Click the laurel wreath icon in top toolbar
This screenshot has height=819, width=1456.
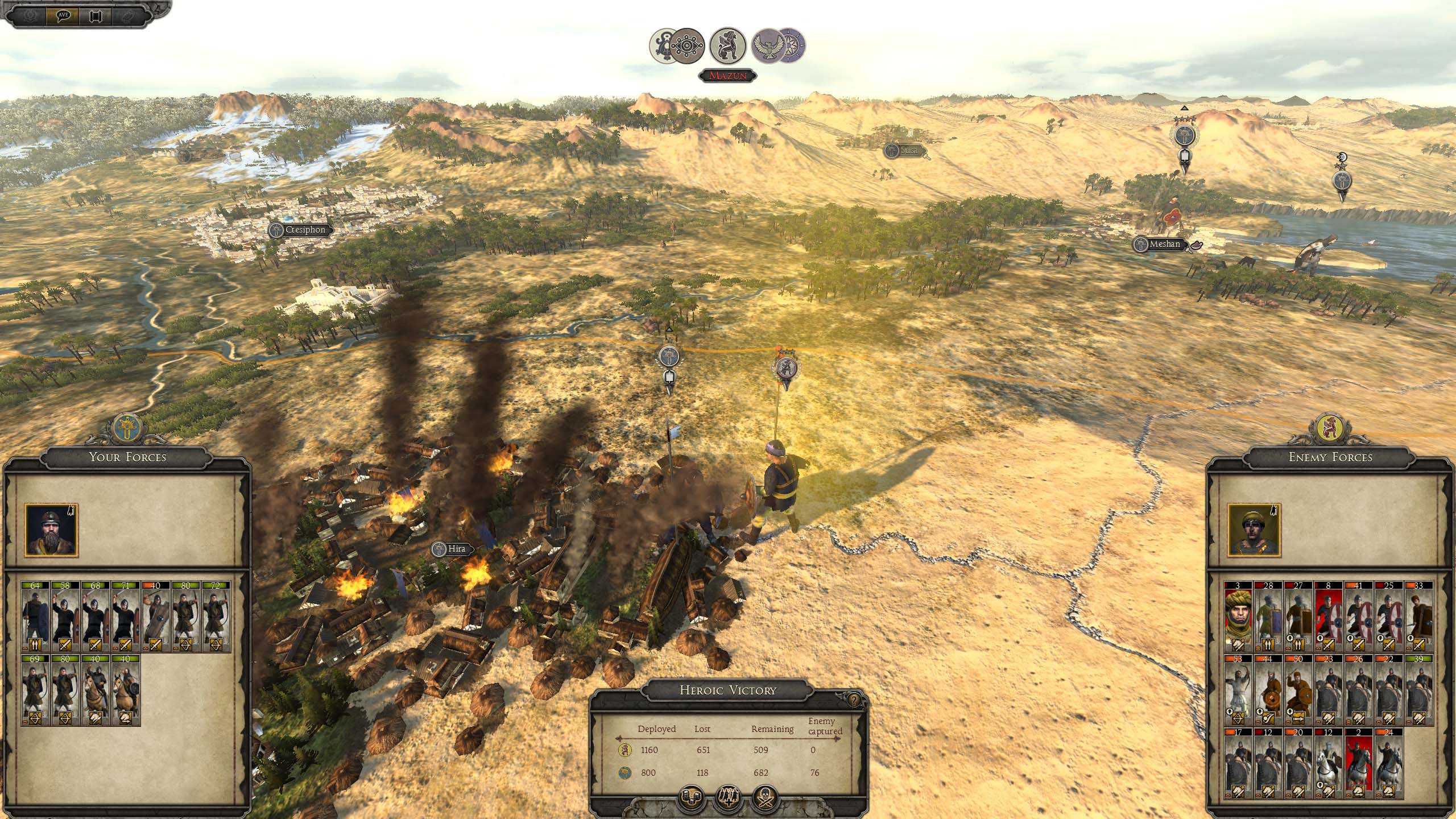[31, 15]
